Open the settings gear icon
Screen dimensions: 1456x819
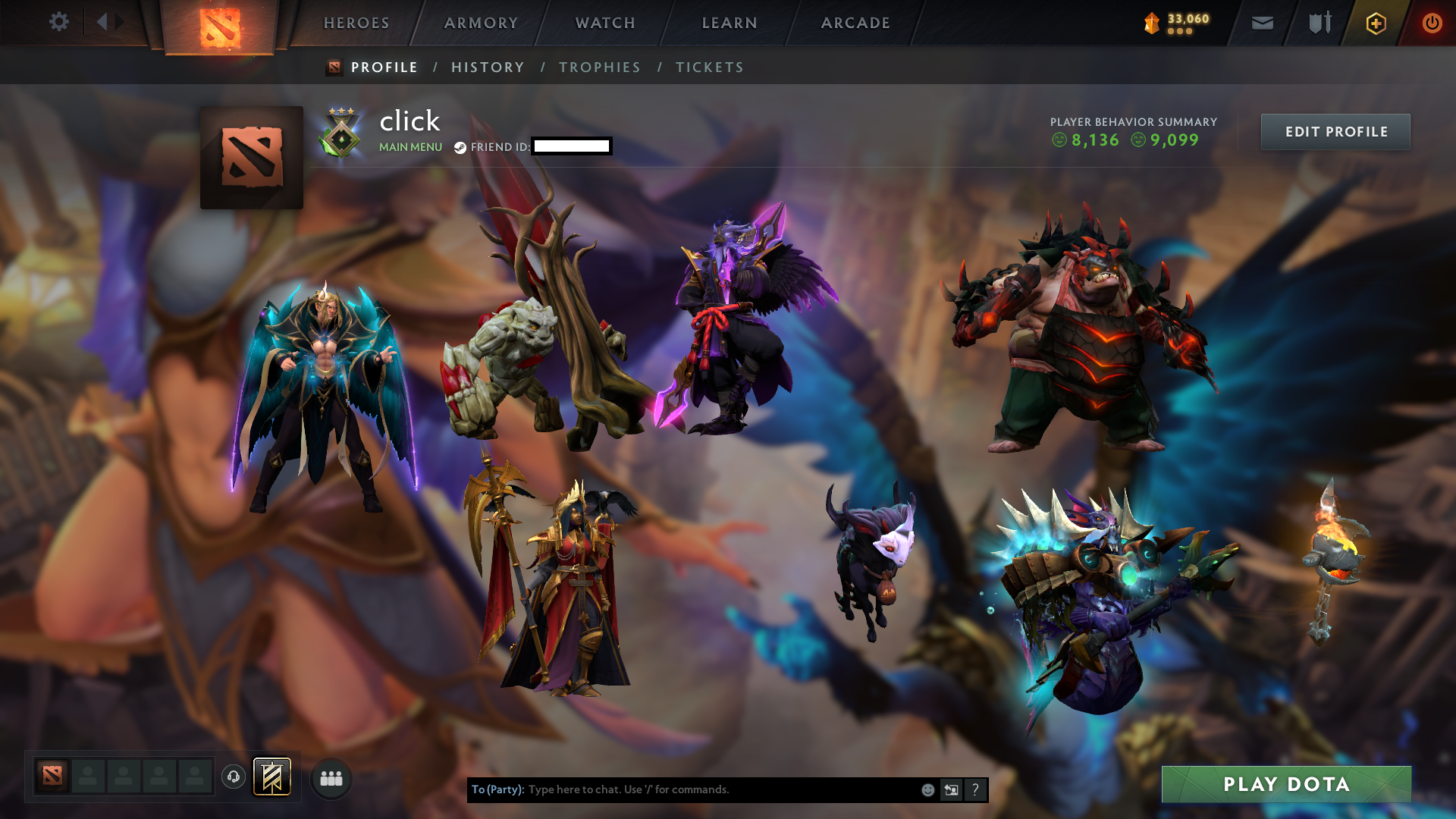59,22
